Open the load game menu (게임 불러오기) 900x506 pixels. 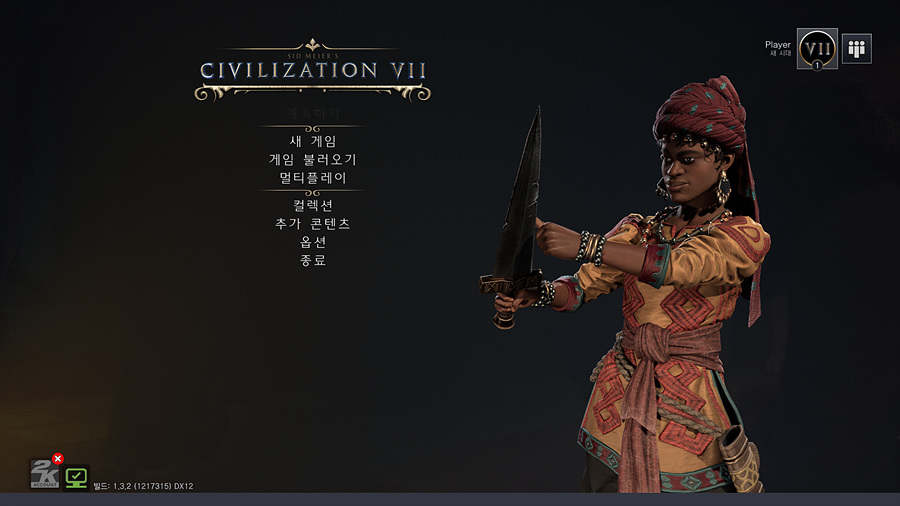[x=312, y=159]
